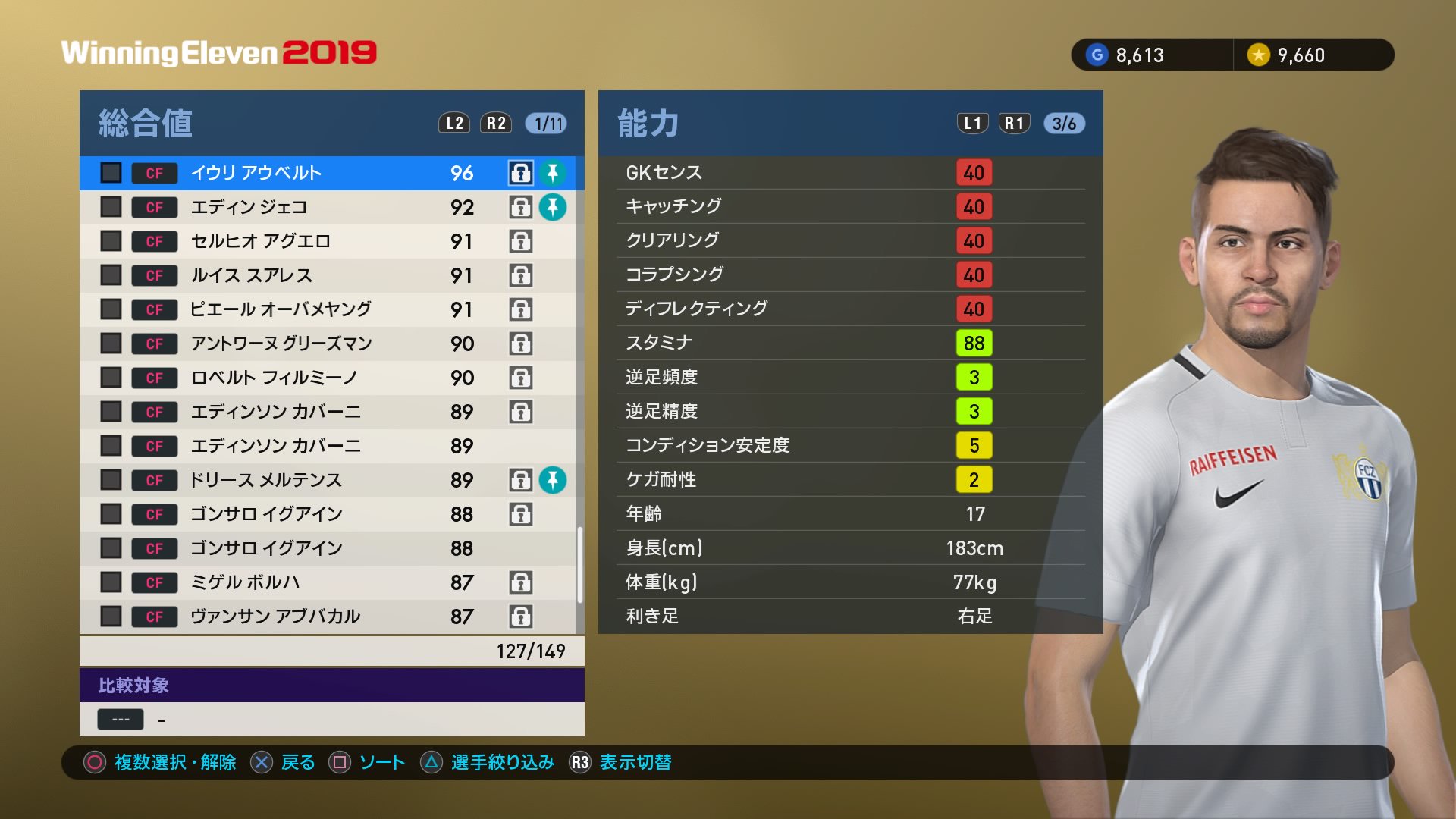Check the selection box for ルイス スアレス
The image size is (1456, 819).
click(x=110, y=275)
